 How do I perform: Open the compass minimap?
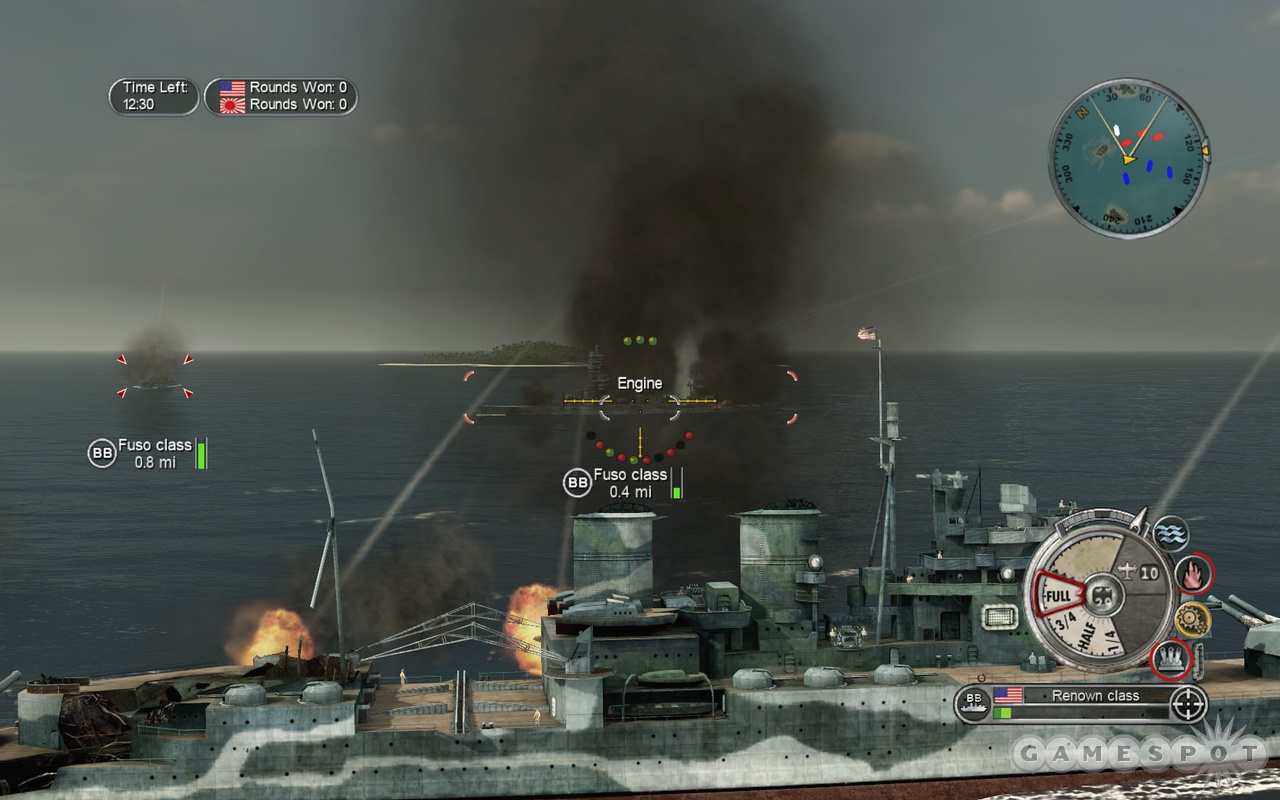point(1128,158)
